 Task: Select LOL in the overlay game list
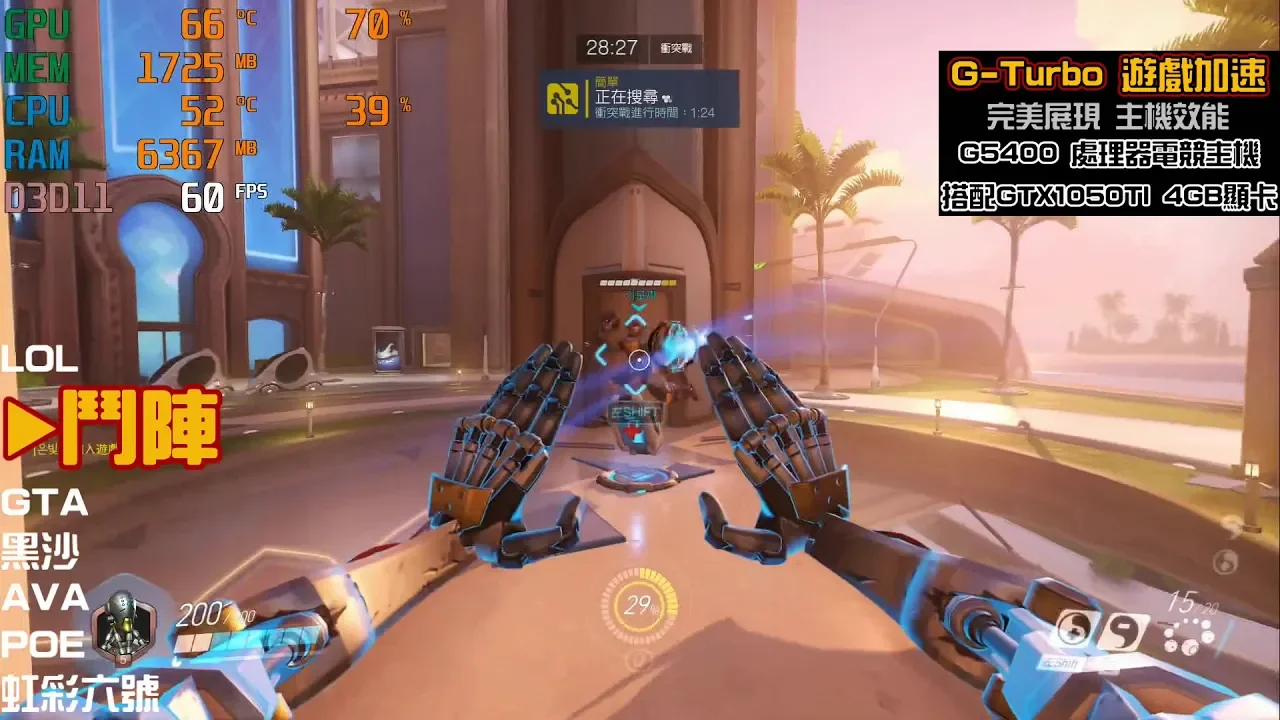pos(40,360)
